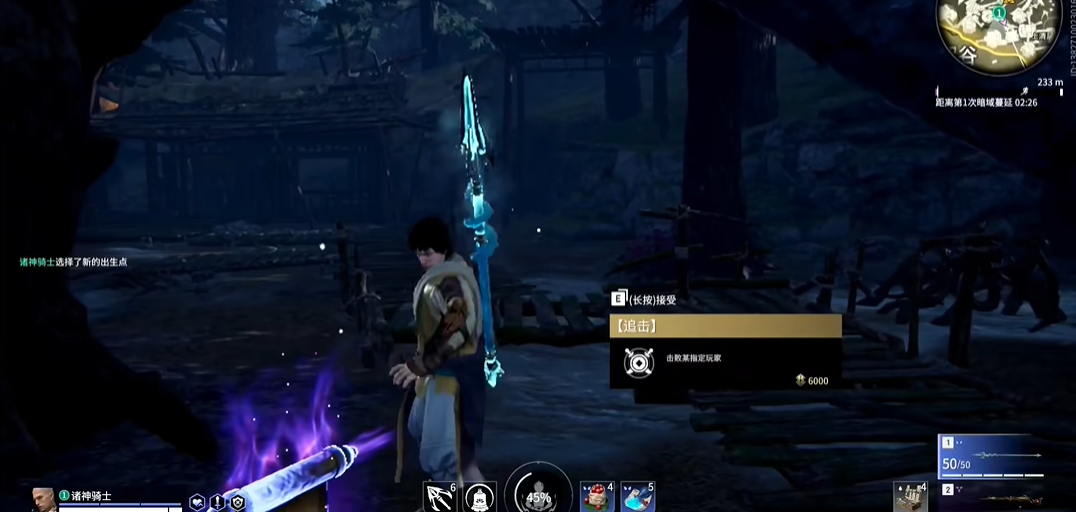This screenshot has width=1076, height=512.
Task: Activate the 45% ultimate skill gauge
Action: [x=538, y=494]
